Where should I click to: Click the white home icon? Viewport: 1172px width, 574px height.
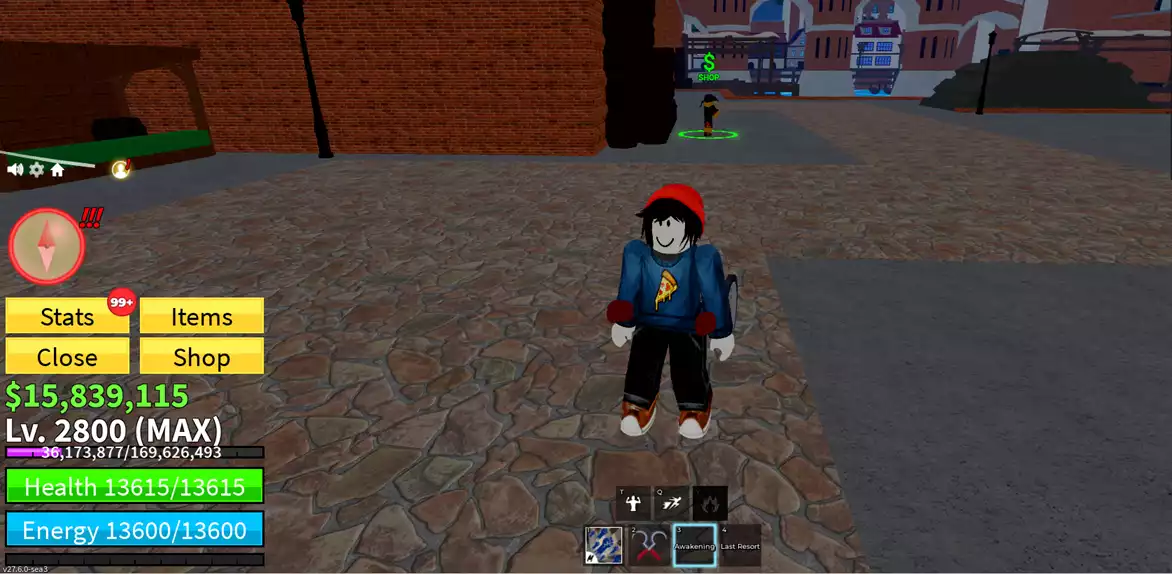[x=57, y=170]
